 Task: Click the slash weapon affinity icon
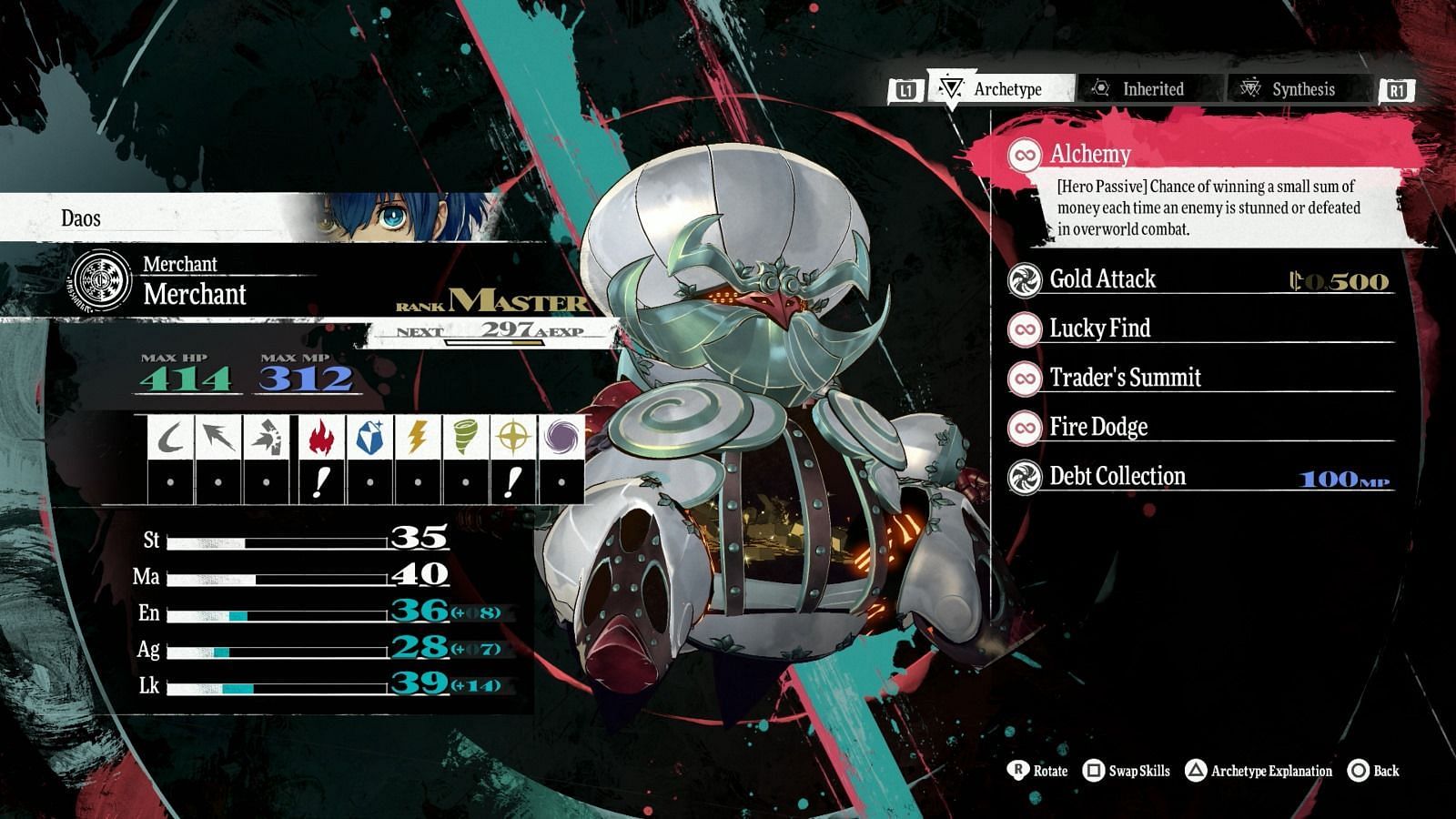[169, 438]
